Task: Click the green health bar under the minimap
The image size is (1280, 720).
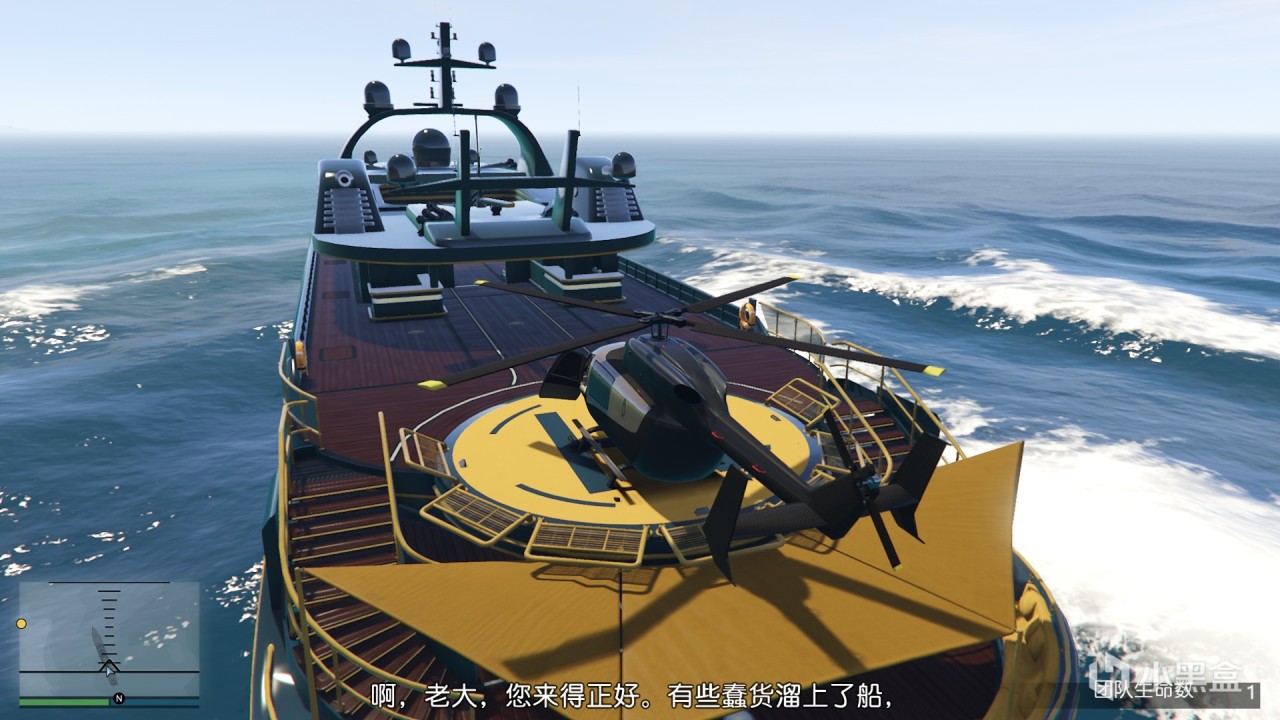Action: 64,701
